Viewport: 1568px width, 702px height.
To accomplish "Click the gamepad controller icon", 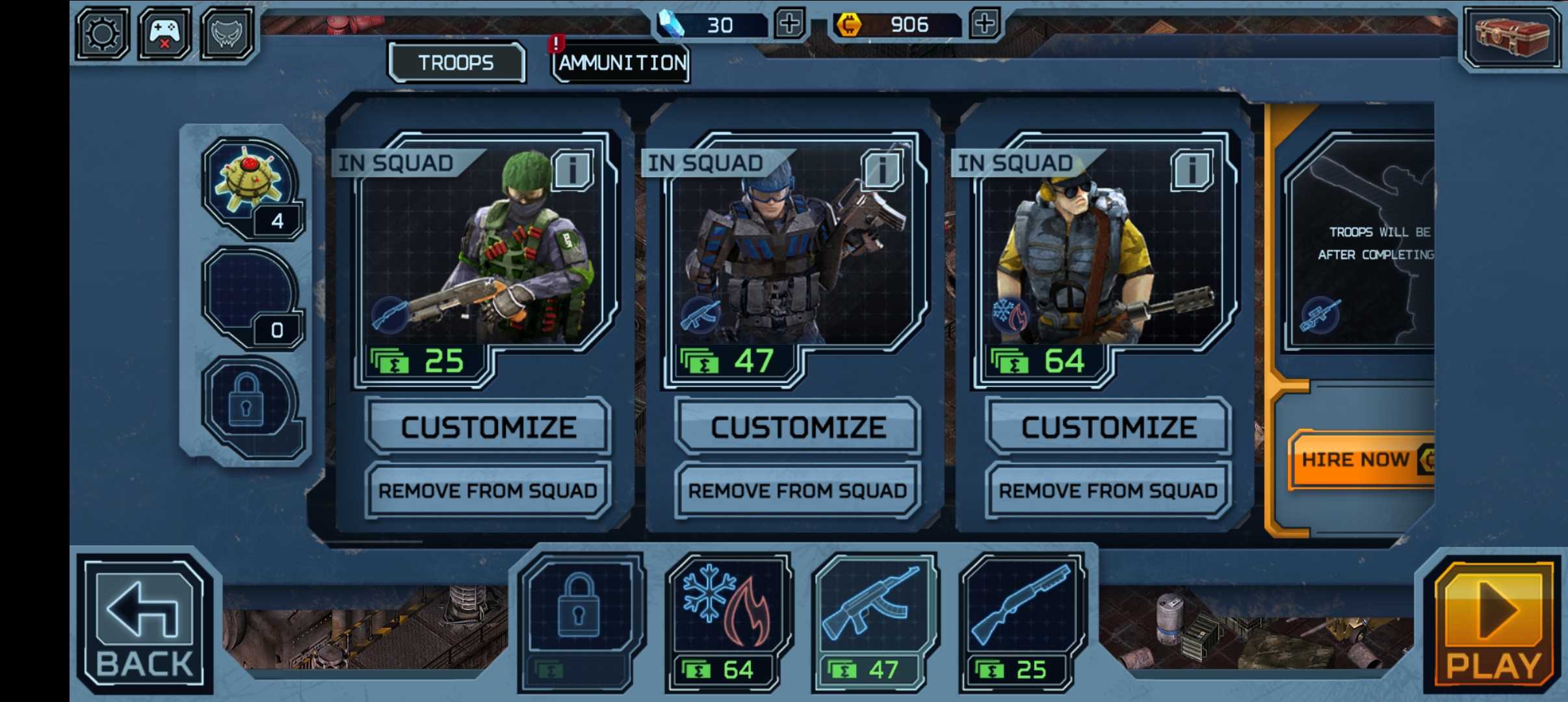I will [x=164, y=33].
